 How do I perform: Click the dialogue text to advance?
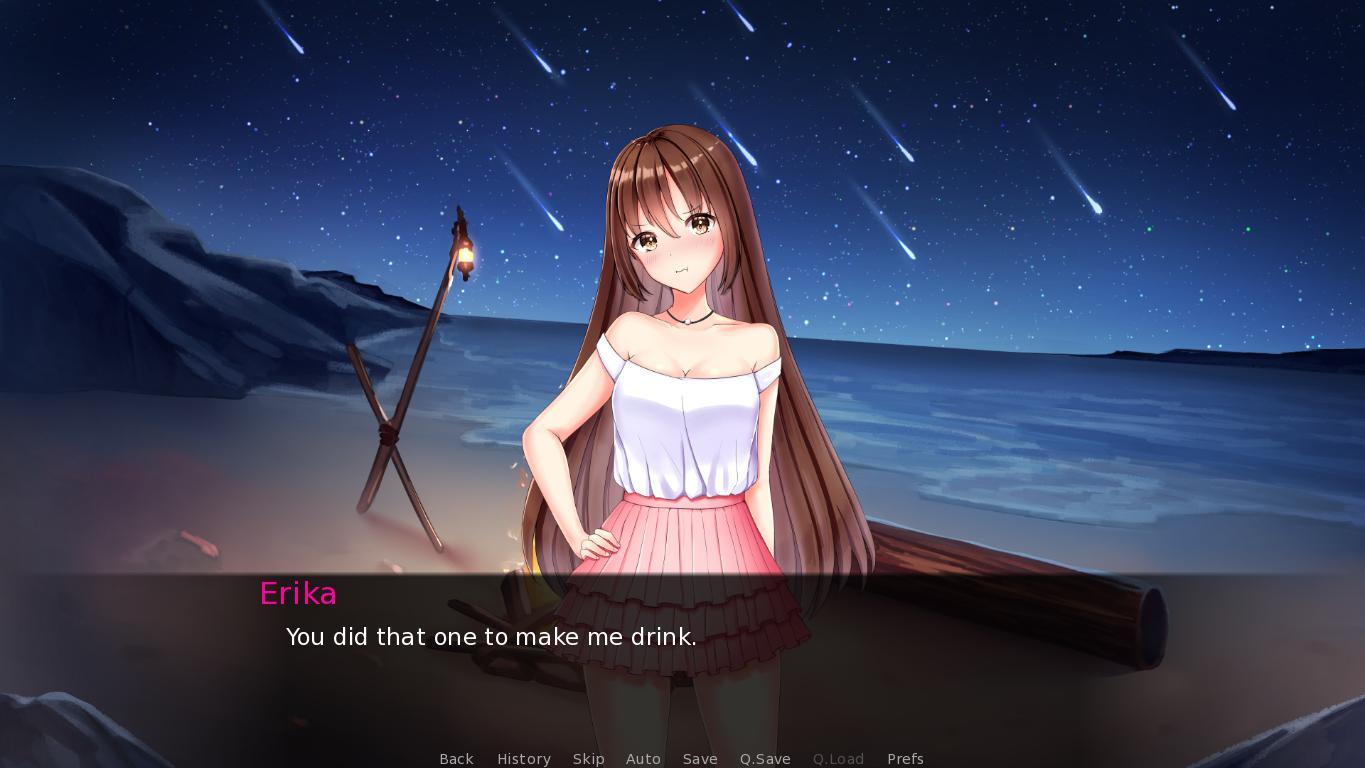point(492,637)
